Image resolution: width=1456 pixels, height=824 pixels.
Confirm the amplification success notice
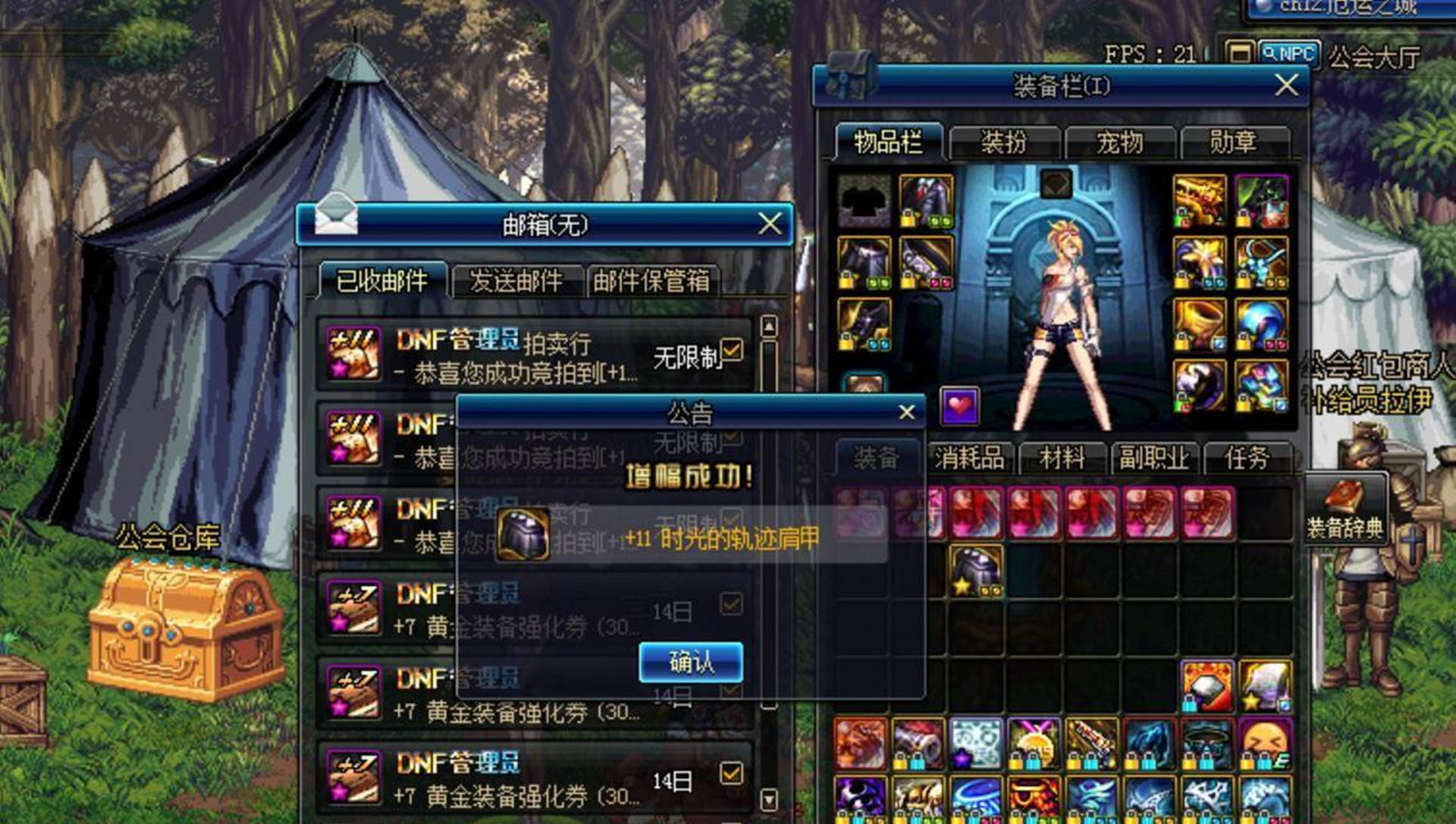(x=690, y=662)
